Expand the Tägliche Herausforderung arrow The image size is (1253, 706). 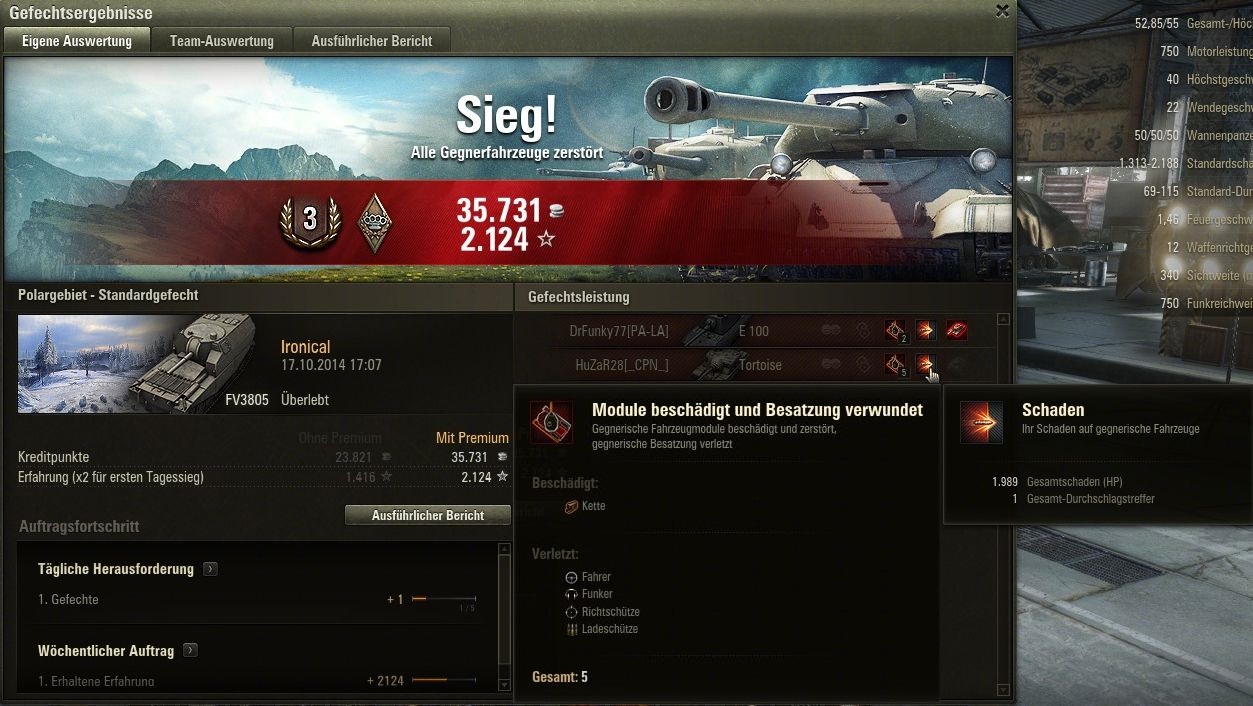210,569
